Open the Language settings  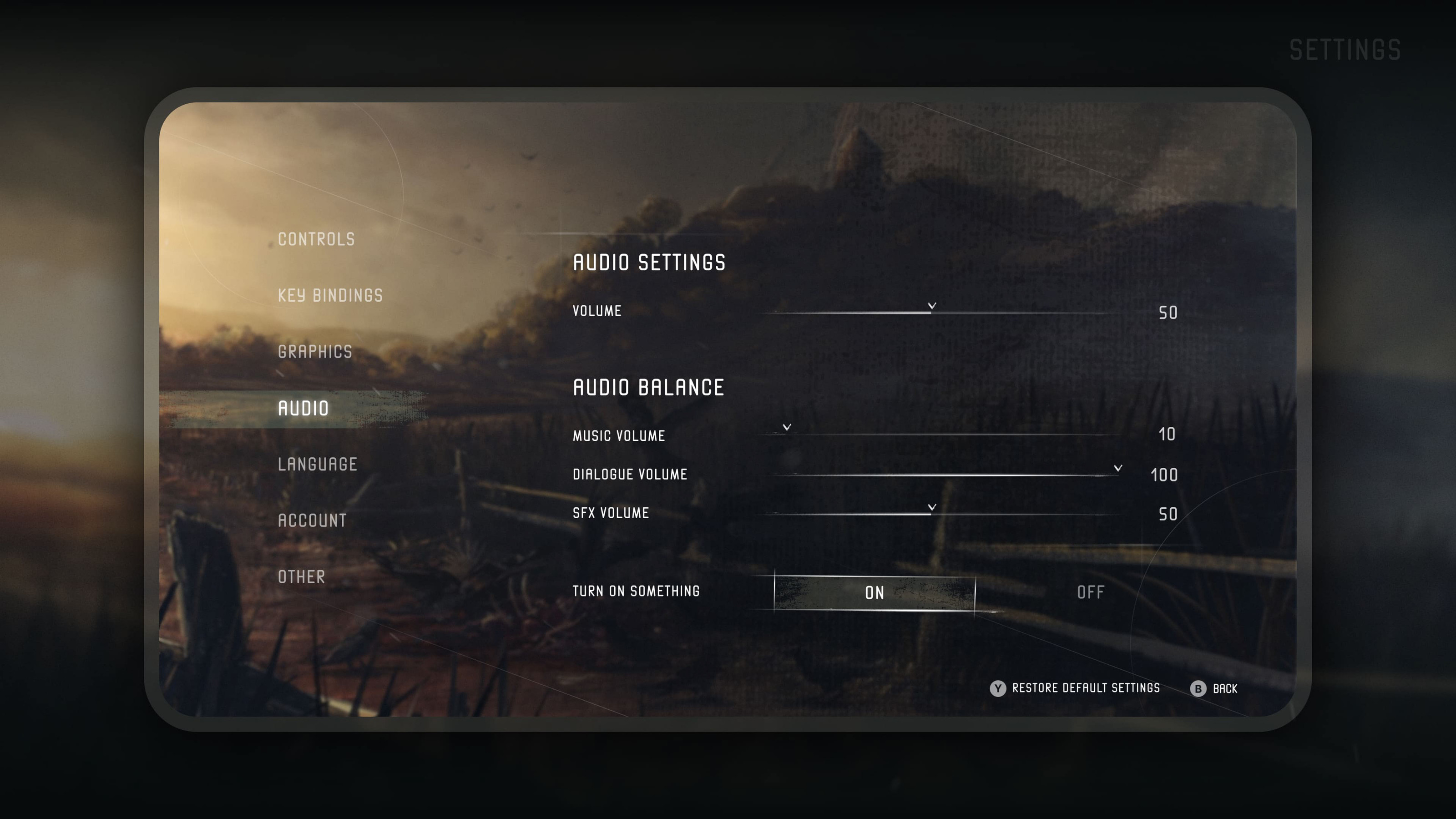318,465
